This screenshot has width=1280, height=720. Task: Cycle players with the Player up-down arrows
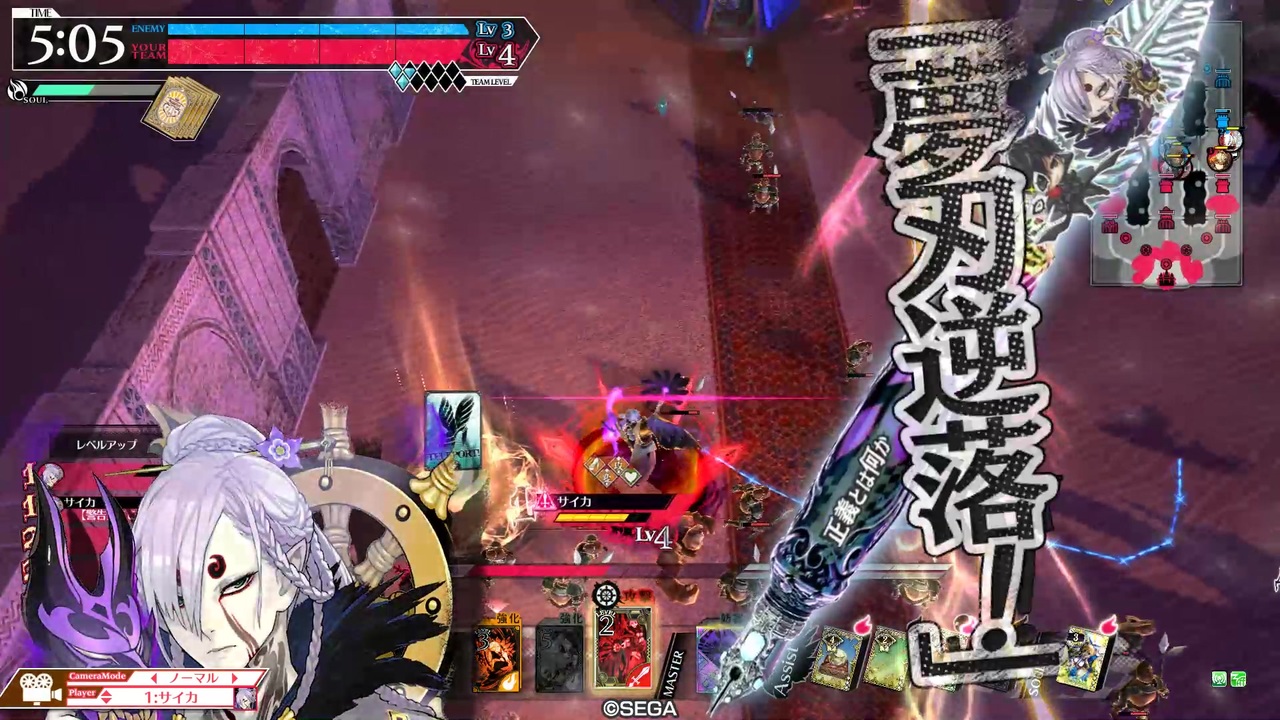pyautogui.click(x=105, y=696)
